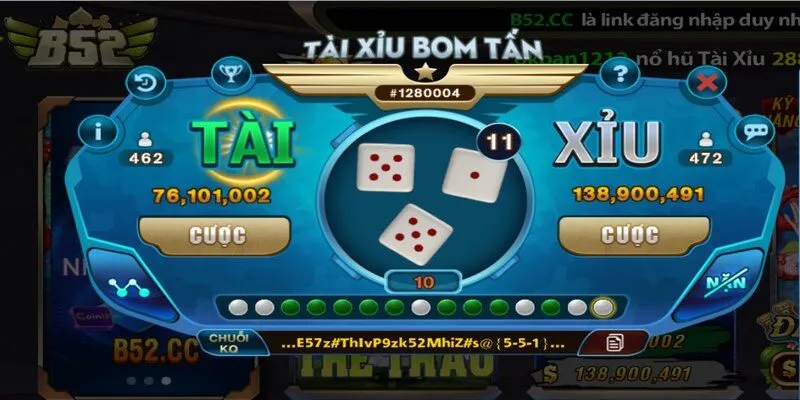Open the chat speech bubble
This screenshot has width=800, height=400.
coord(751,130)
